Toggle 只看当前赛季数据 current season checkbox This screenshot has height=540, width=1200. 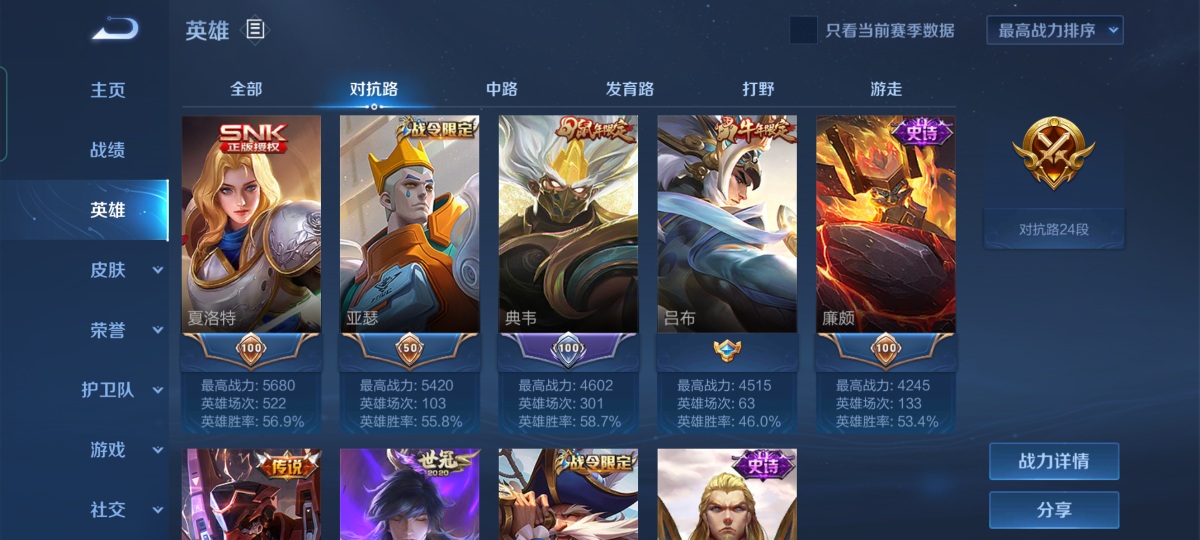click(x=803, y=30)
